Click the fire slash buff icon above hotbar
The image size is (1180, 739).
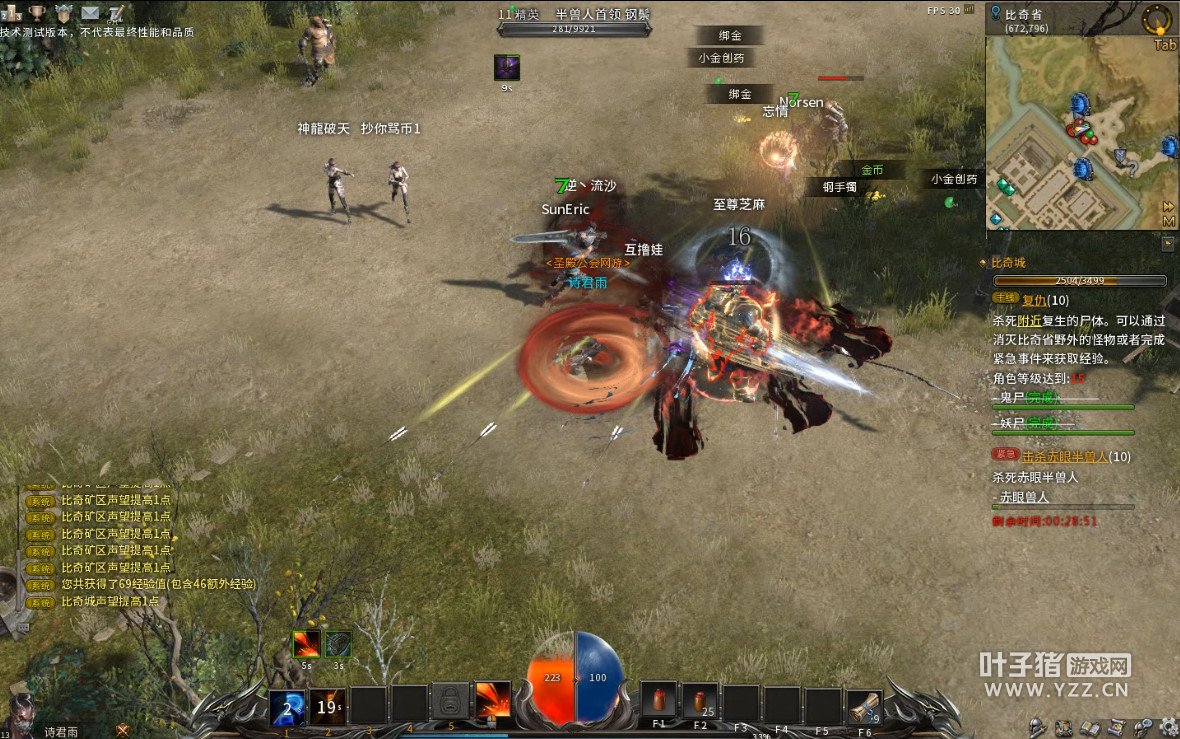click(305, 645)
